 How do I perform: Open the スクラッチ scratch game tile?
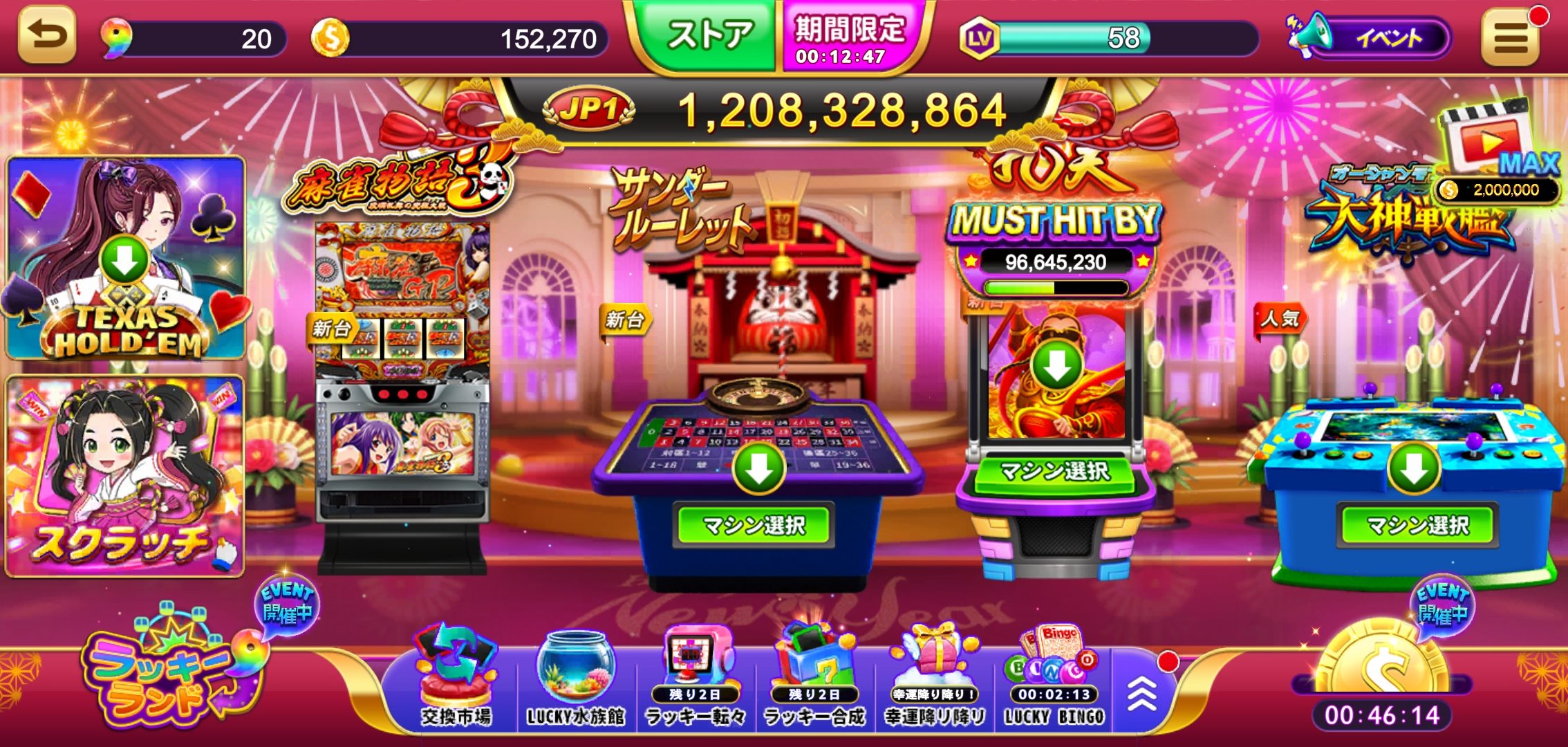tap(126, 476)
